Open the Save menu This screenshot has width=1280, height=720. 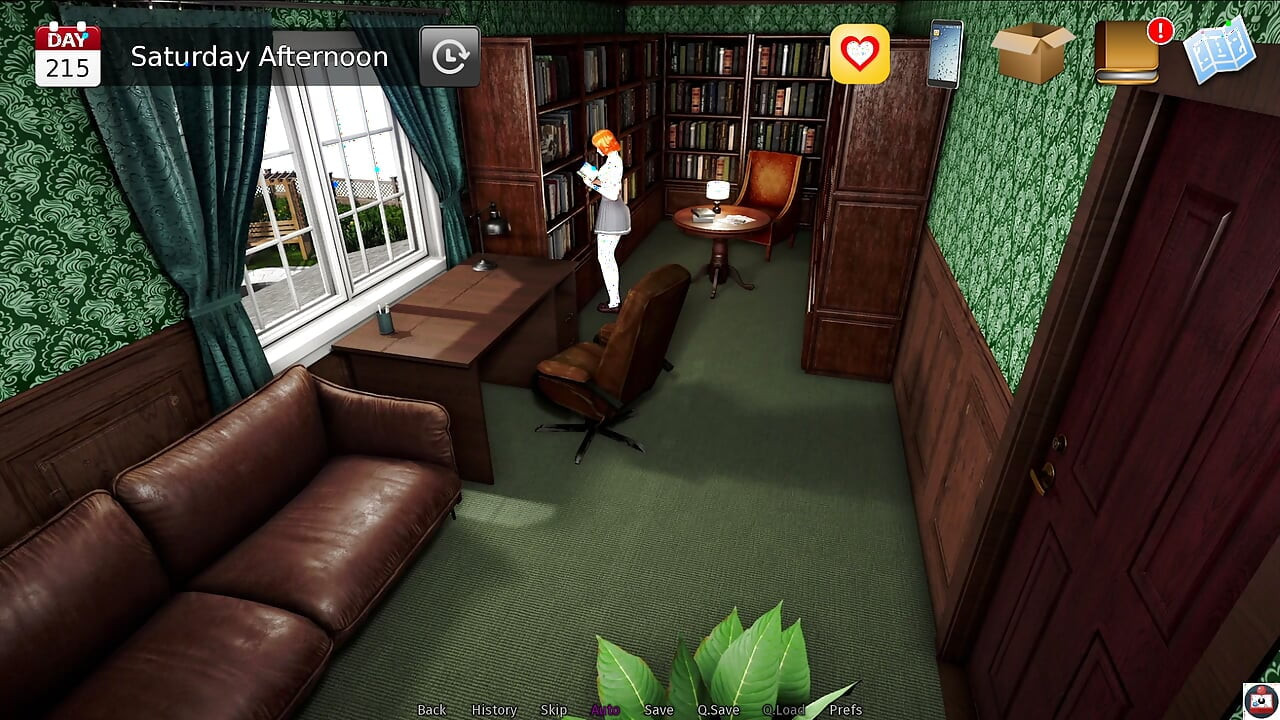tap(659, 710)
